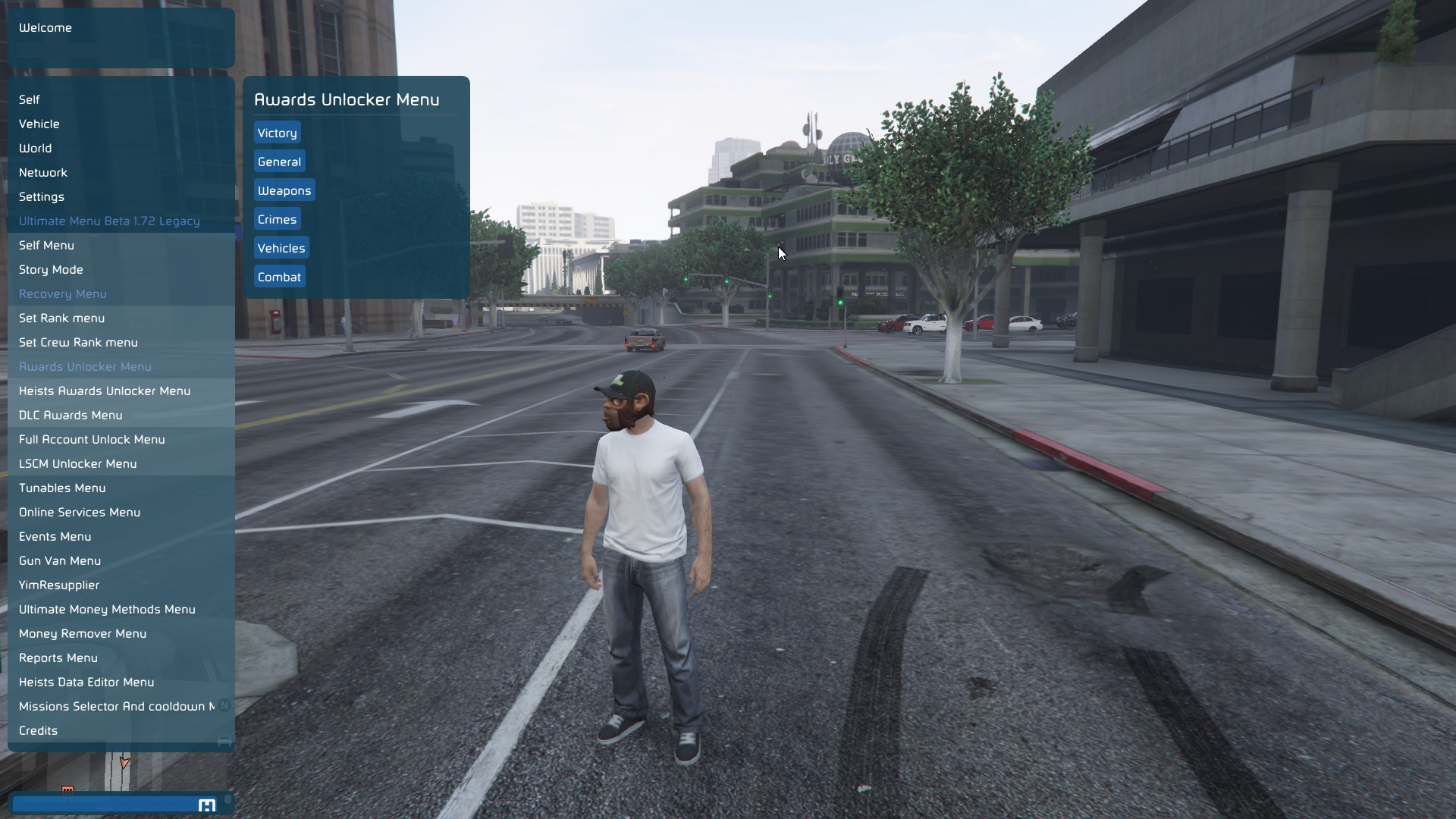This screenshot has width=1456, height=819.
Task: Open the Network section
Action: coord(43,172)
